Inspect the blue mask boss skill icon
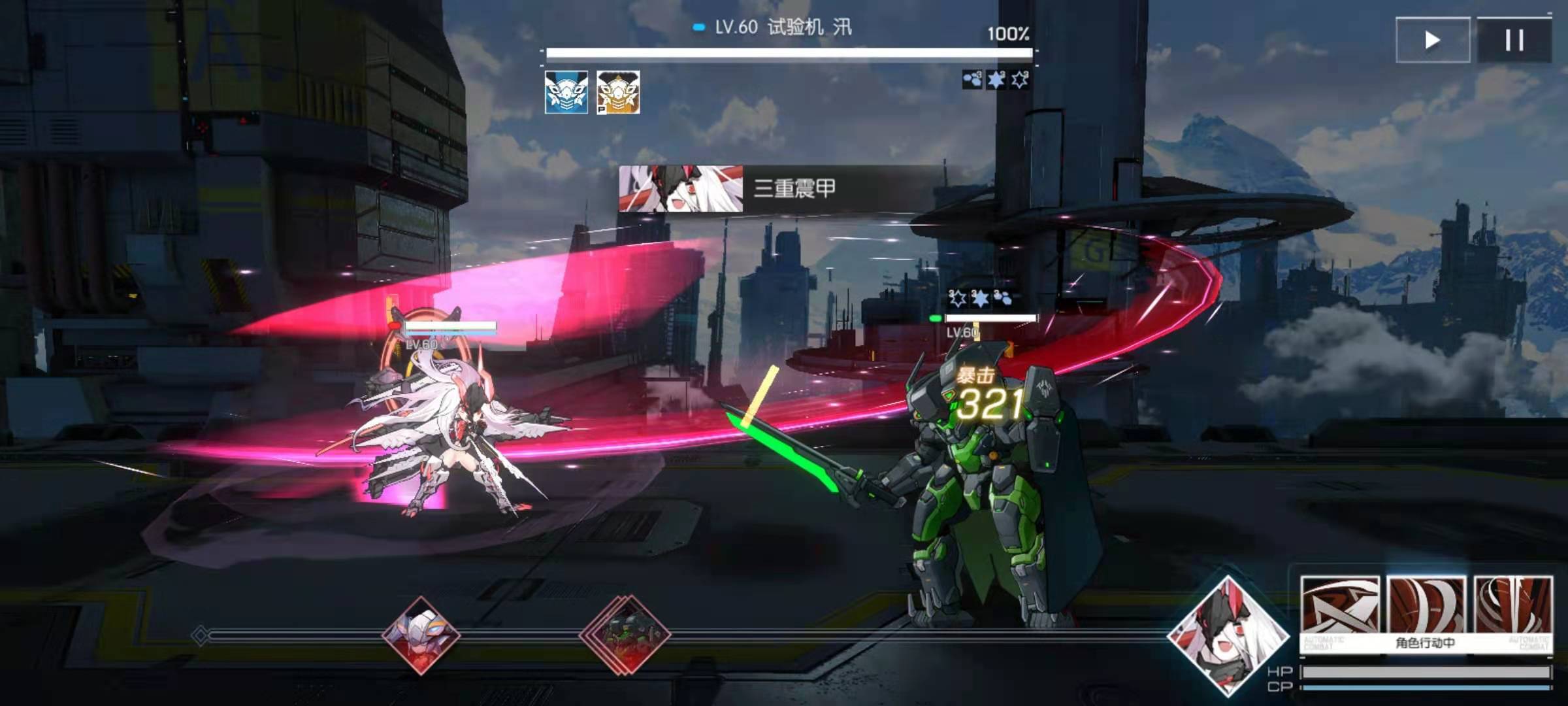The height and width of the screenshot is (706, 1568). (566, 92)
